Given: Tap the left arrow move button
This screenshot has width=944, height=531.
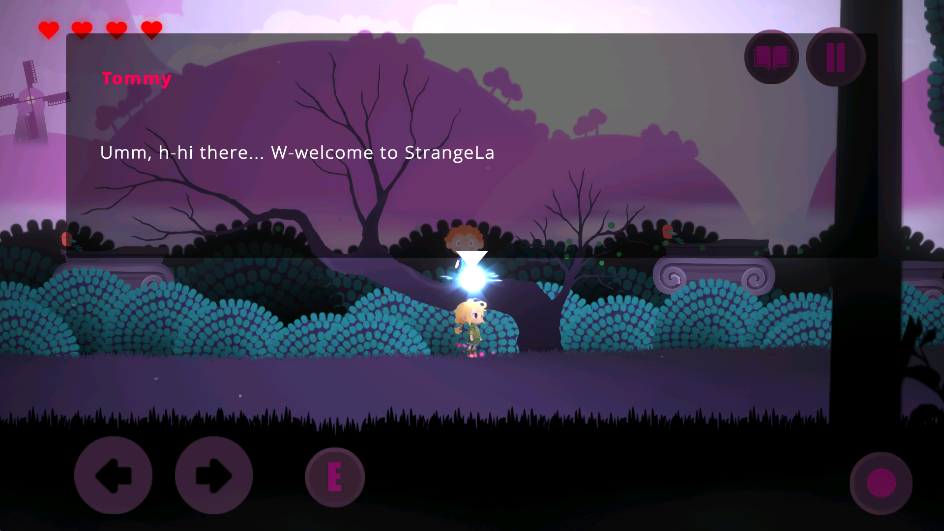Looking at the screenshot, I should 113,476.
